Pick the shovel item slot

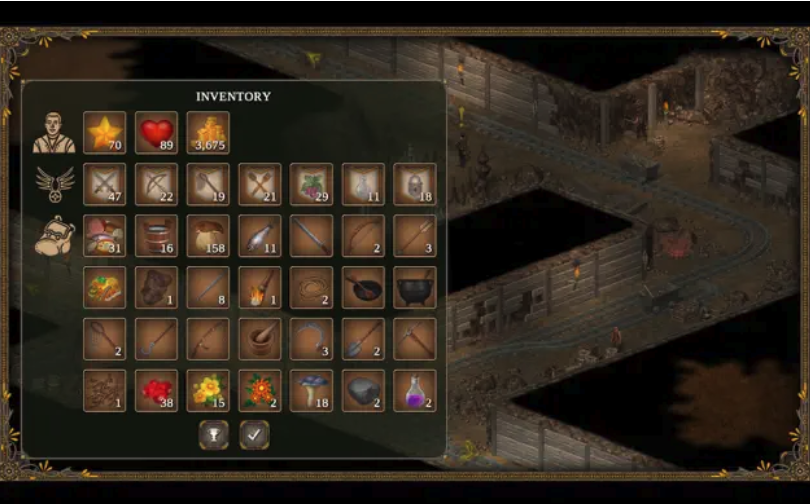tap(363, 339)
